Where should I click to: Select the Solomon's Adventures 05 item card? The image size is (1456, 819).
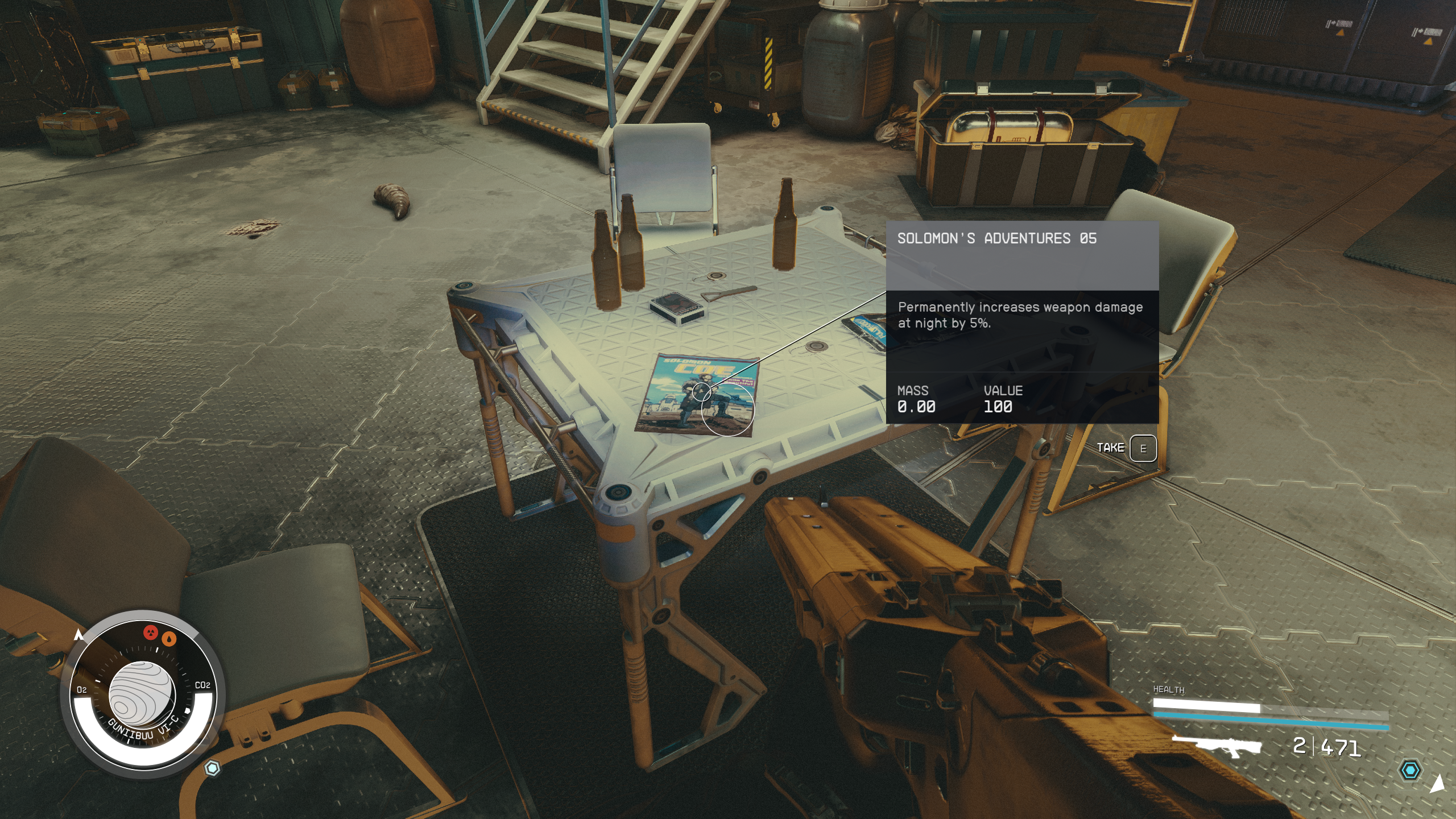click(x=1022, y=322)
